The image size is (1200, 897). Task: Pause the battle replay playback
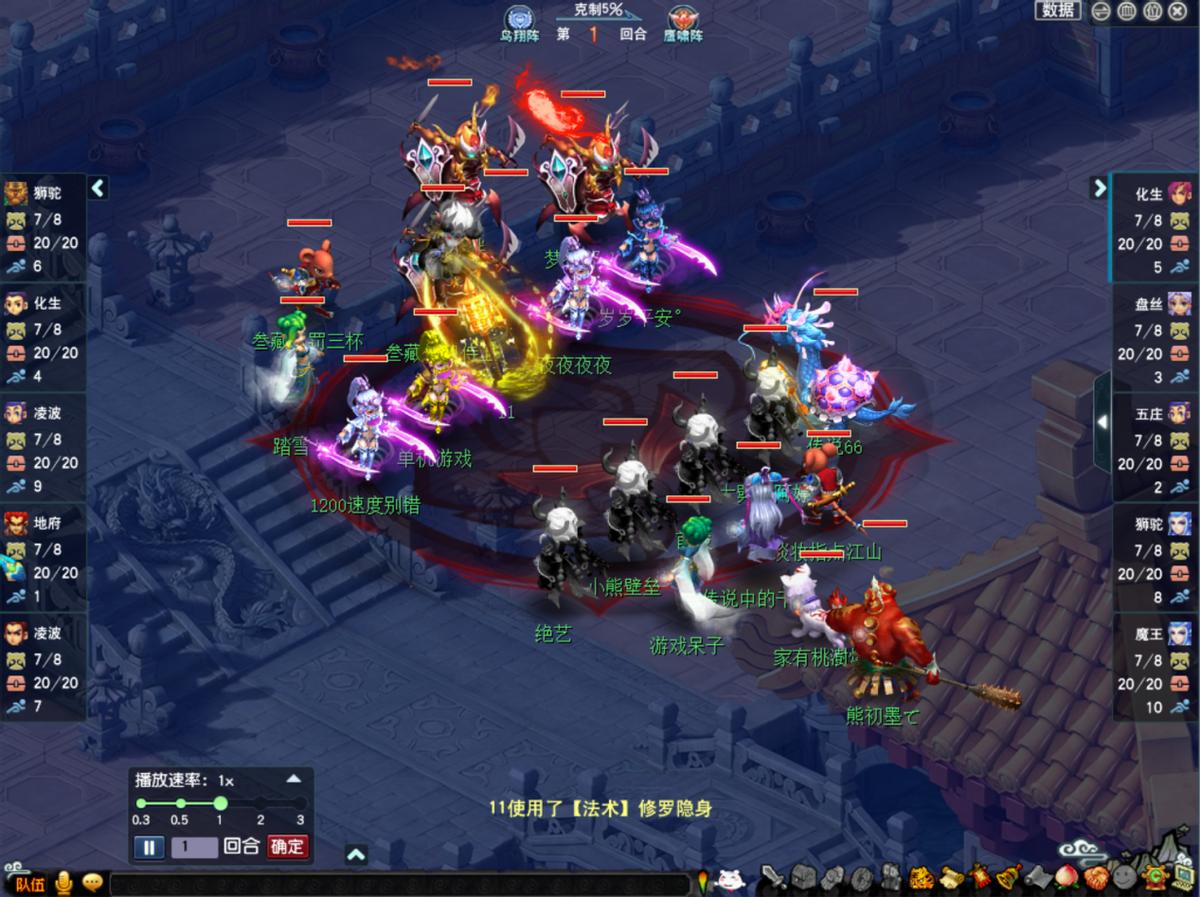149,847
